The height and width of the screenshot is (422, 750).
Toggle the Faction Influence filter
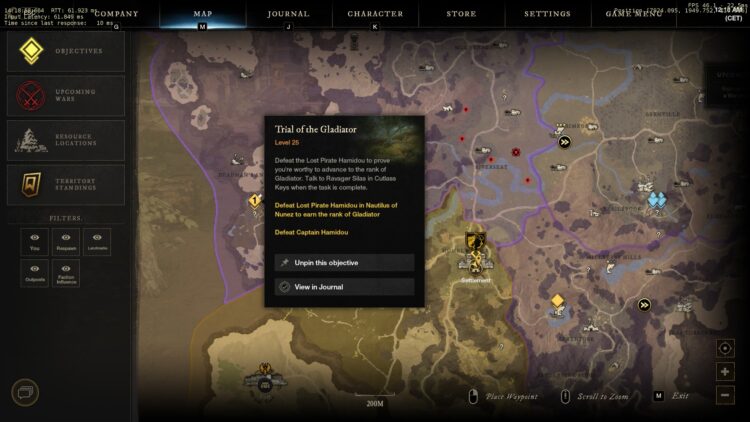66,274
